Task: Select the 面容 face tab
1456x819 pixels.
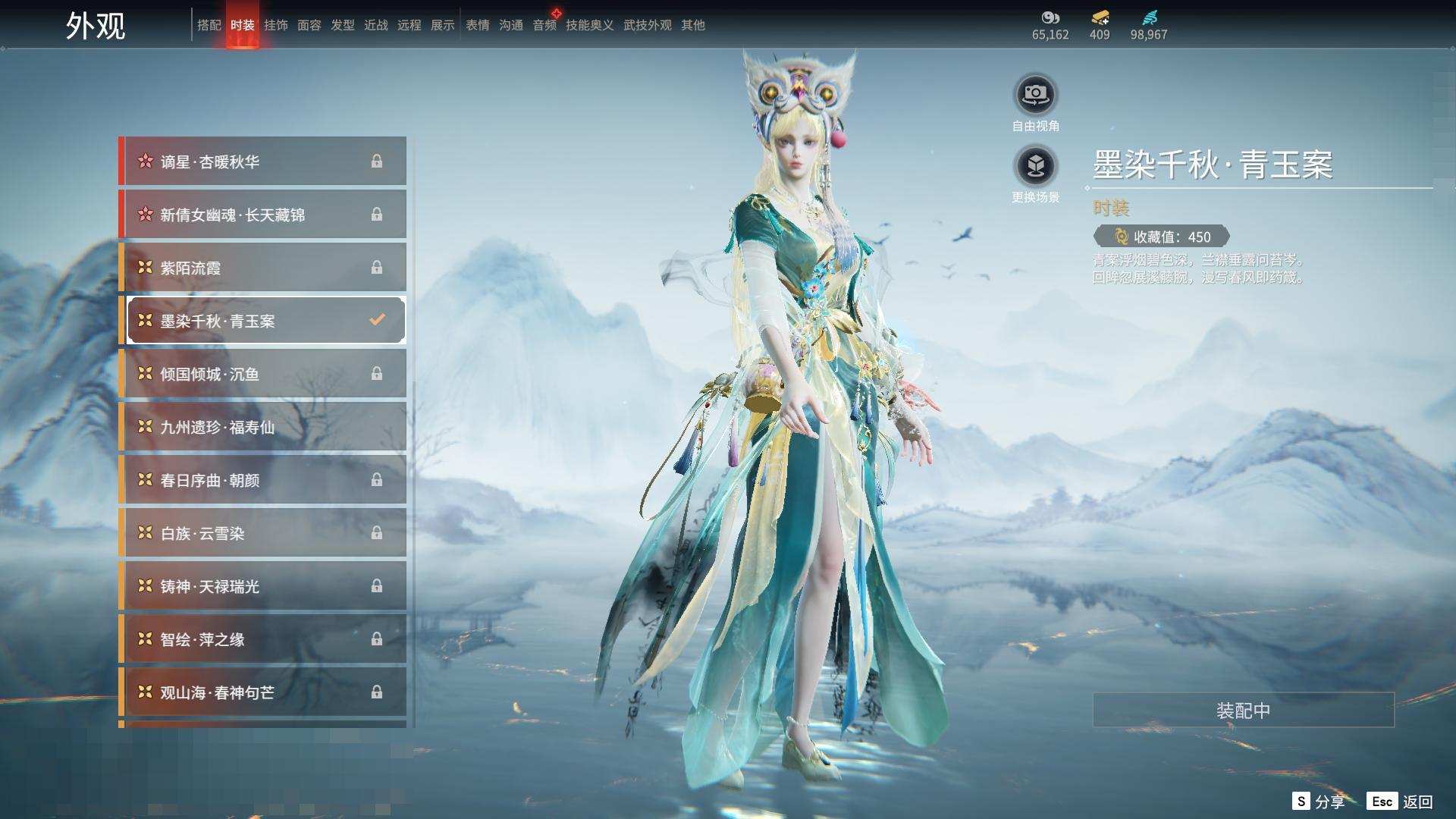Action: click(309, 25)
